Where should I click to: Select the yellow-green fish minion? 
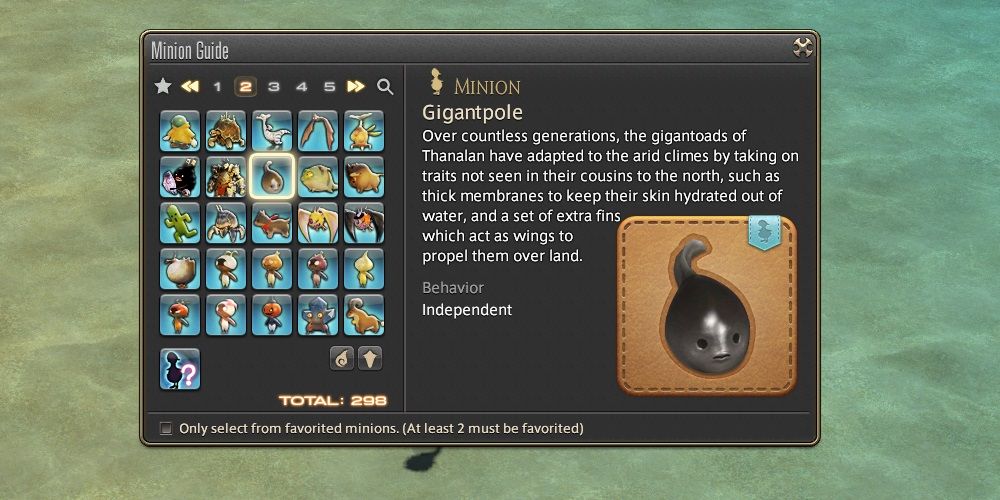point(318,177)
